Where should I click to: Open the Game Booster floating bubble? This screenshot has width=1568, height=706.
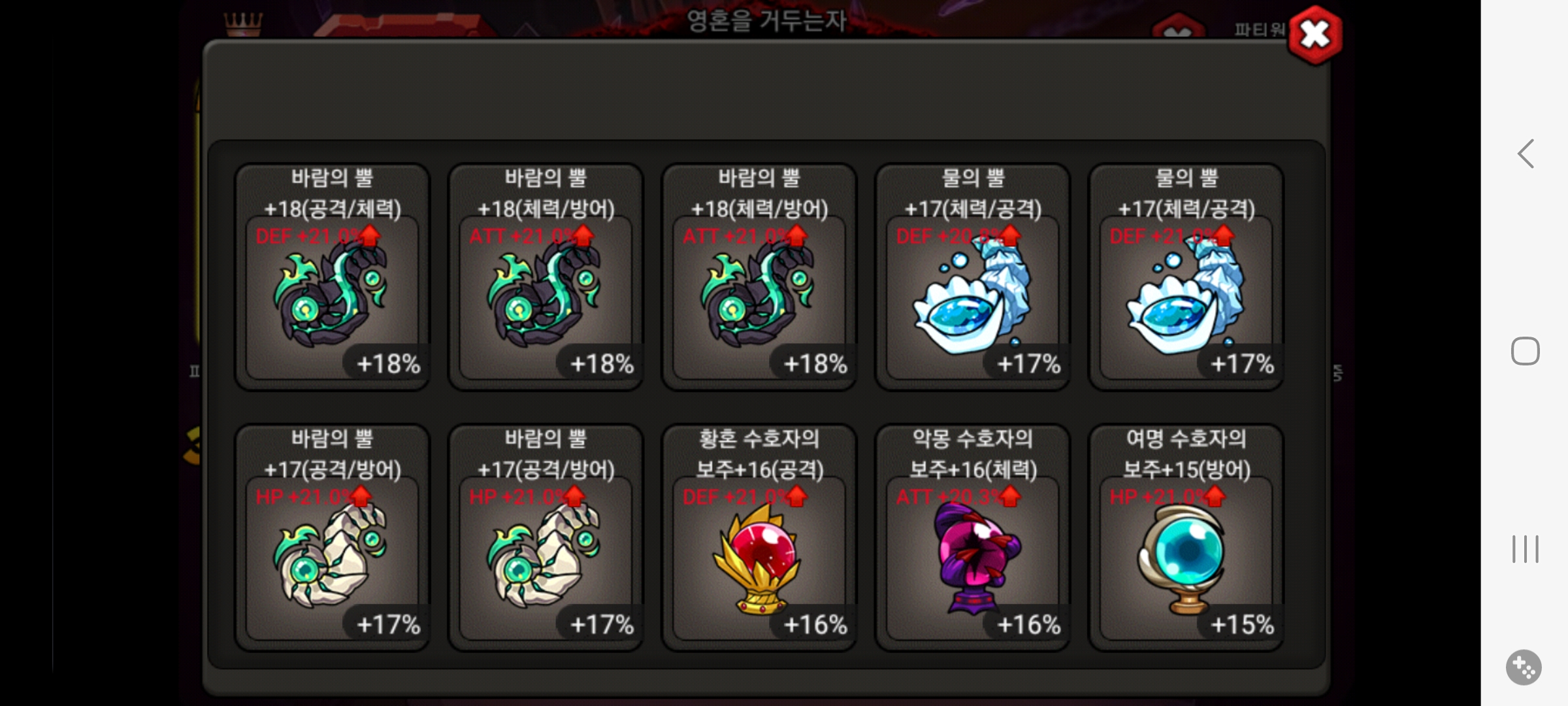1524,667
